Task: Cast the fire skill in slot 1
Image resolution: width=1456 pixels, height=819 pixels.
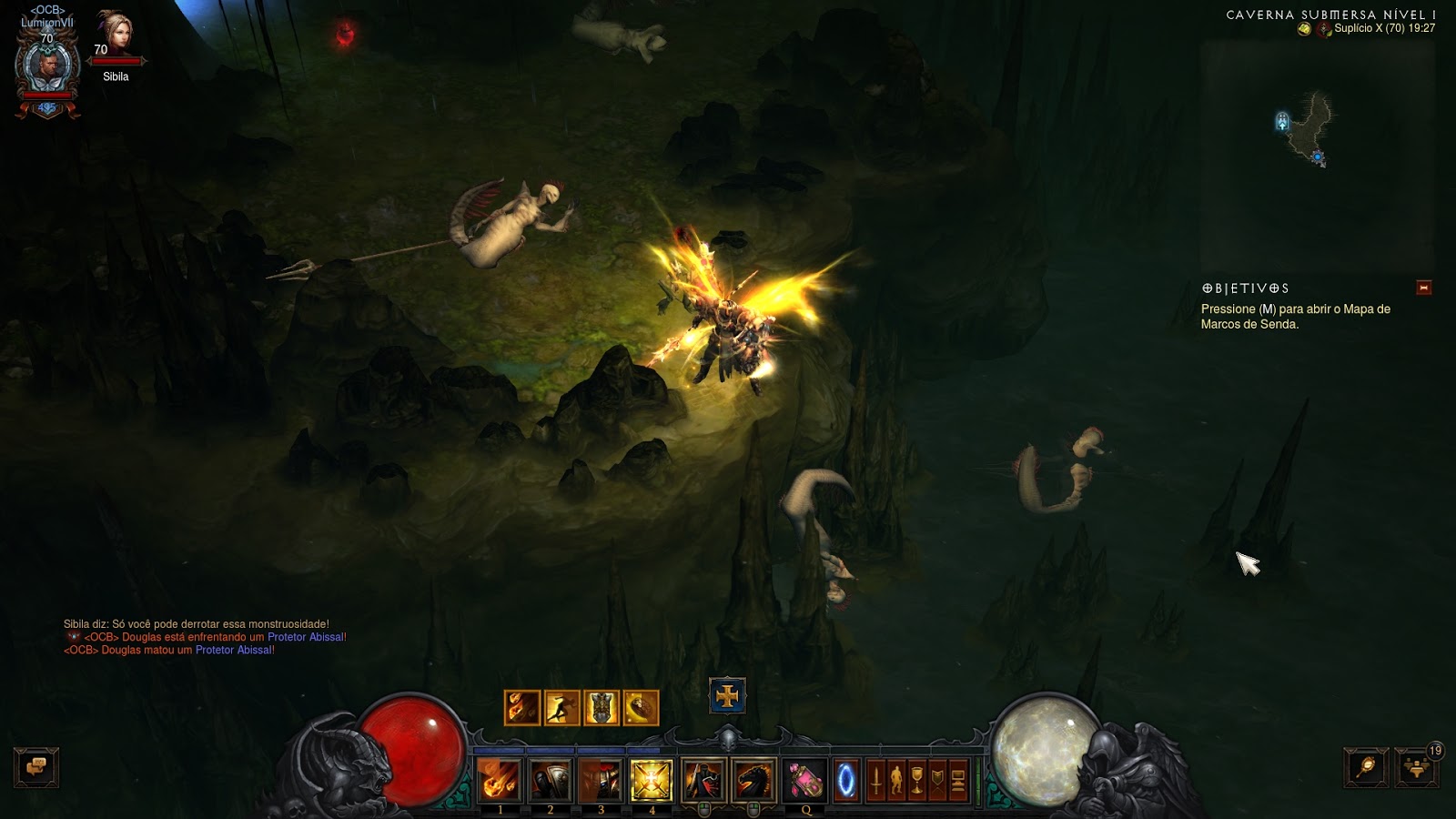Action: [x=500, y=779]
